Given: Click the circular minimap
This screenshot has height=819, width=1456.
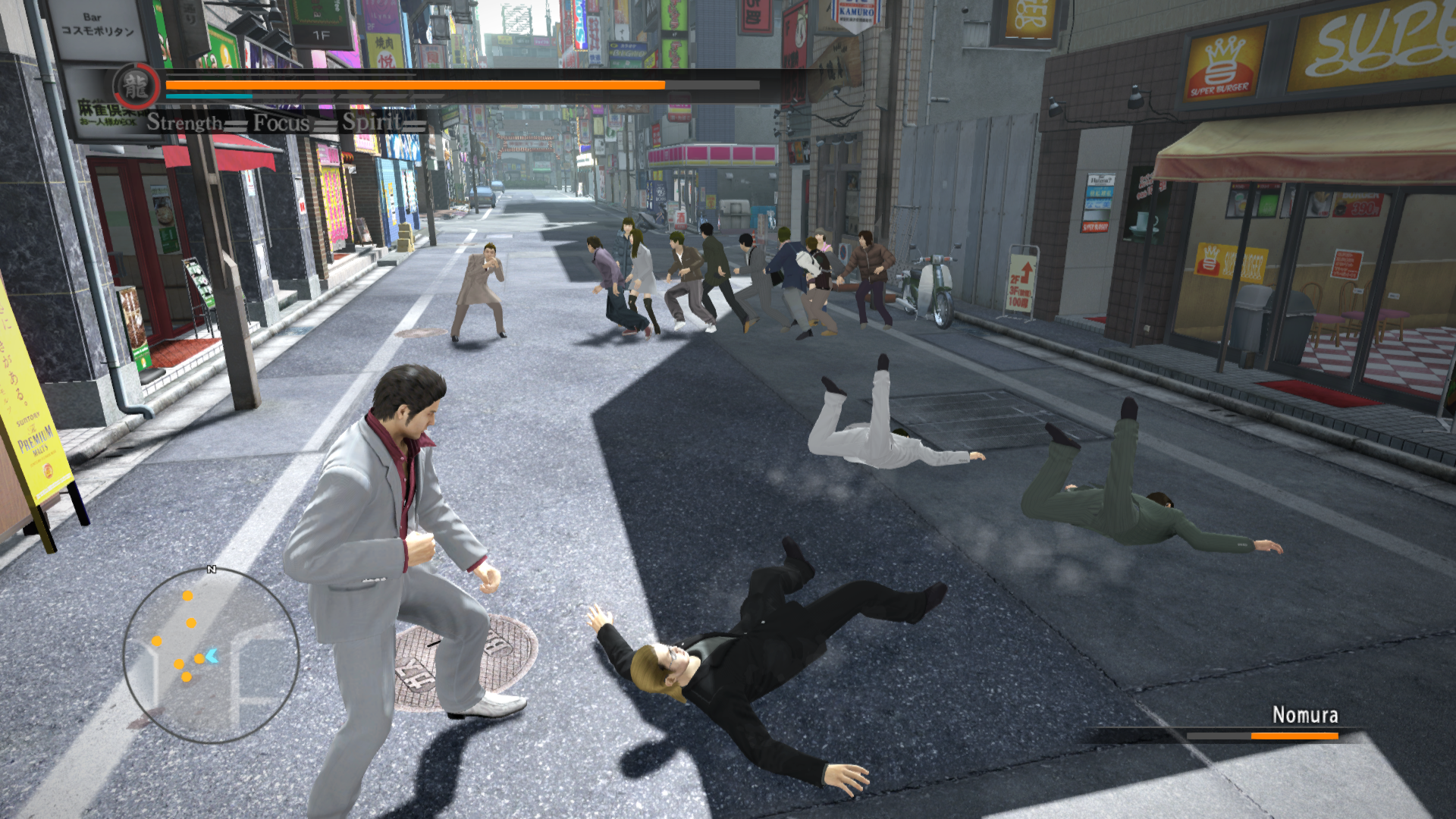Looking at the screenshot, I should click(x=211, y=655).
